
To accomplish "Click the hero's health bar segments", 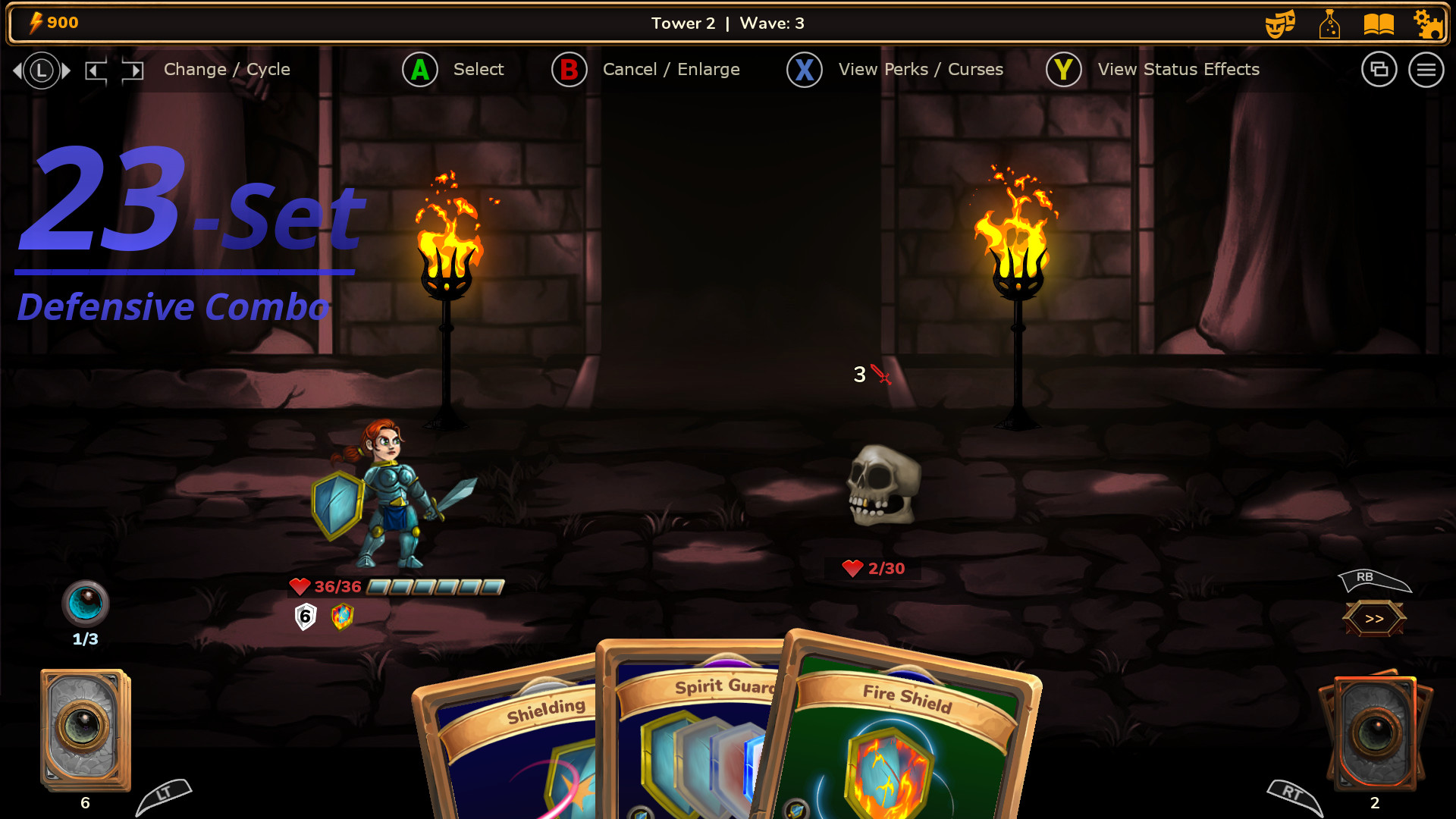I will click(434, 586).
